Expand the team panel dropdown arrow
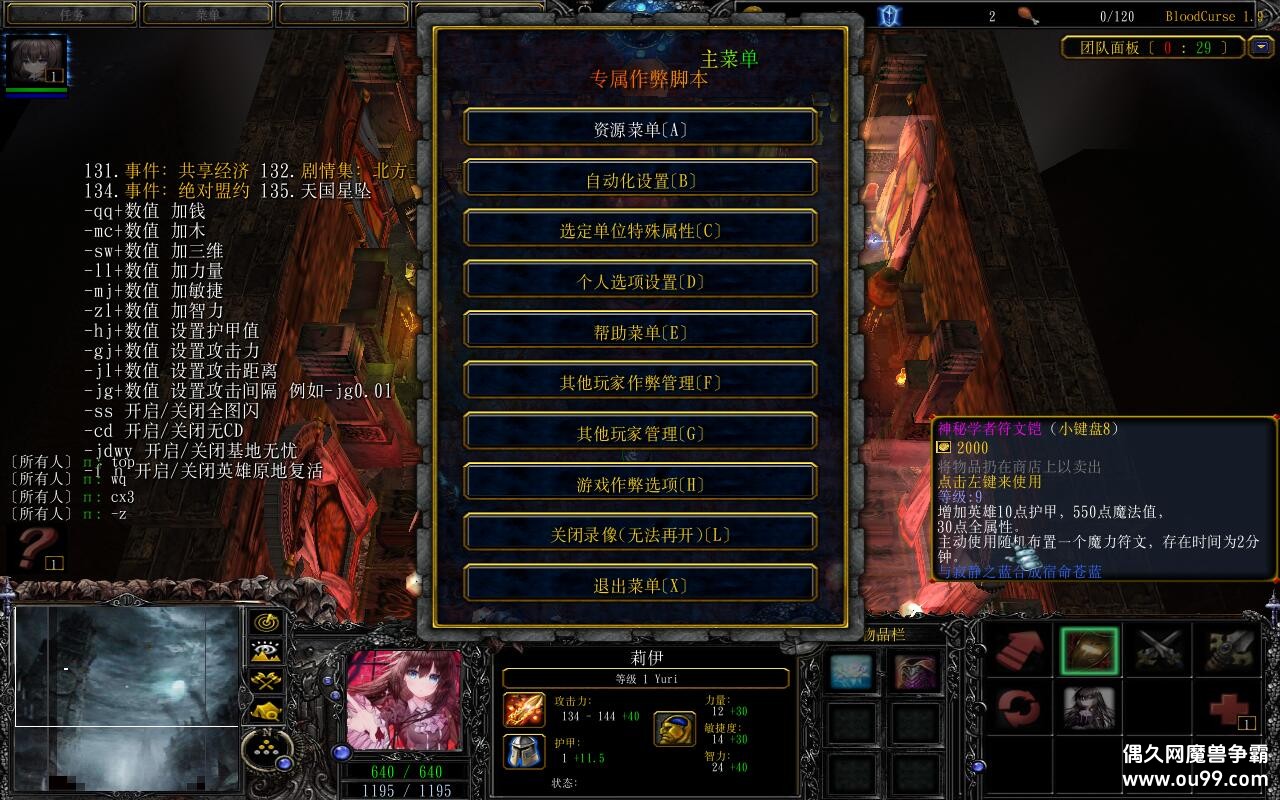The image size is (1280, 800). pos(1260,47)
